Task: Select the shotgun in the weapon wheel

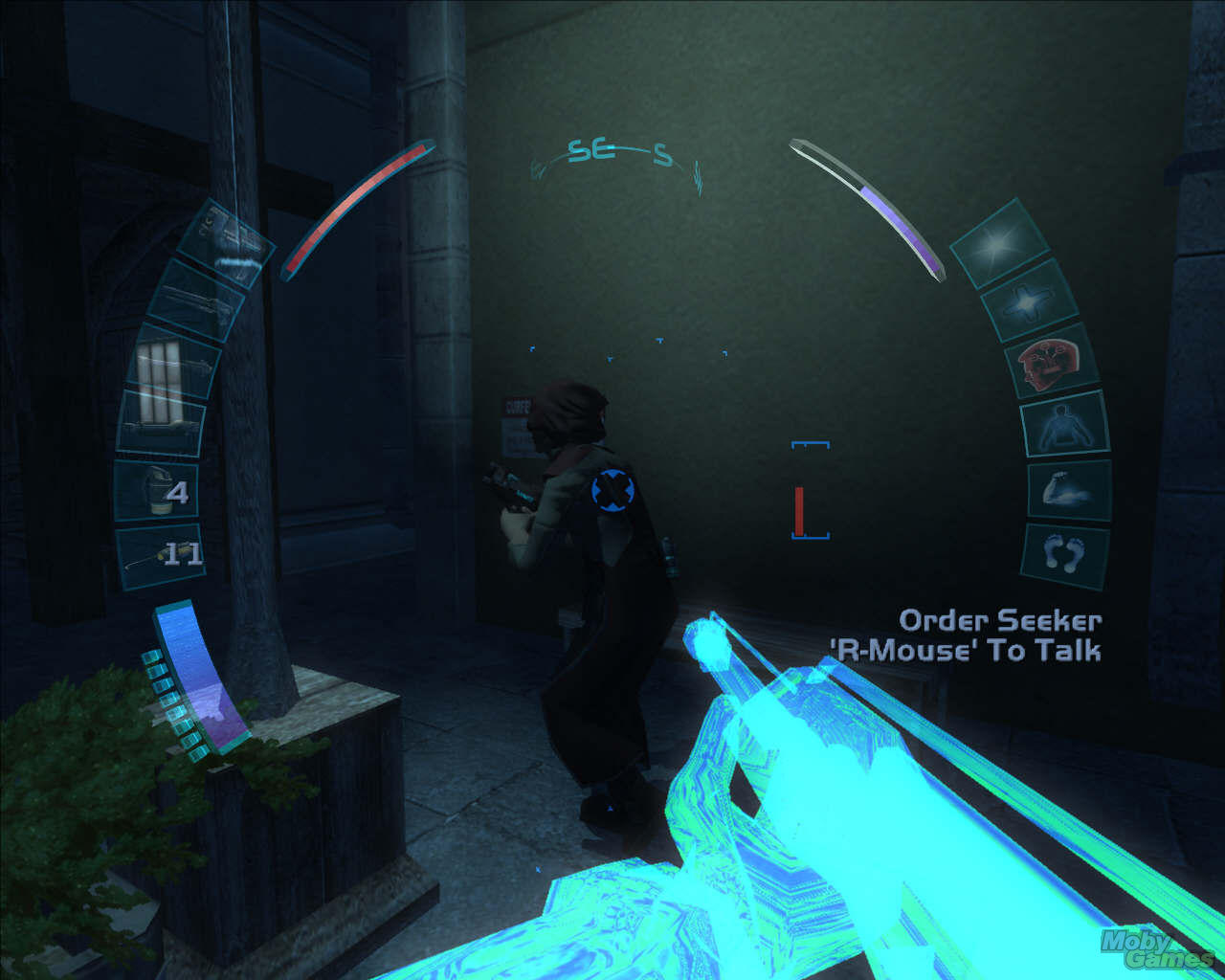Action: 182,364
